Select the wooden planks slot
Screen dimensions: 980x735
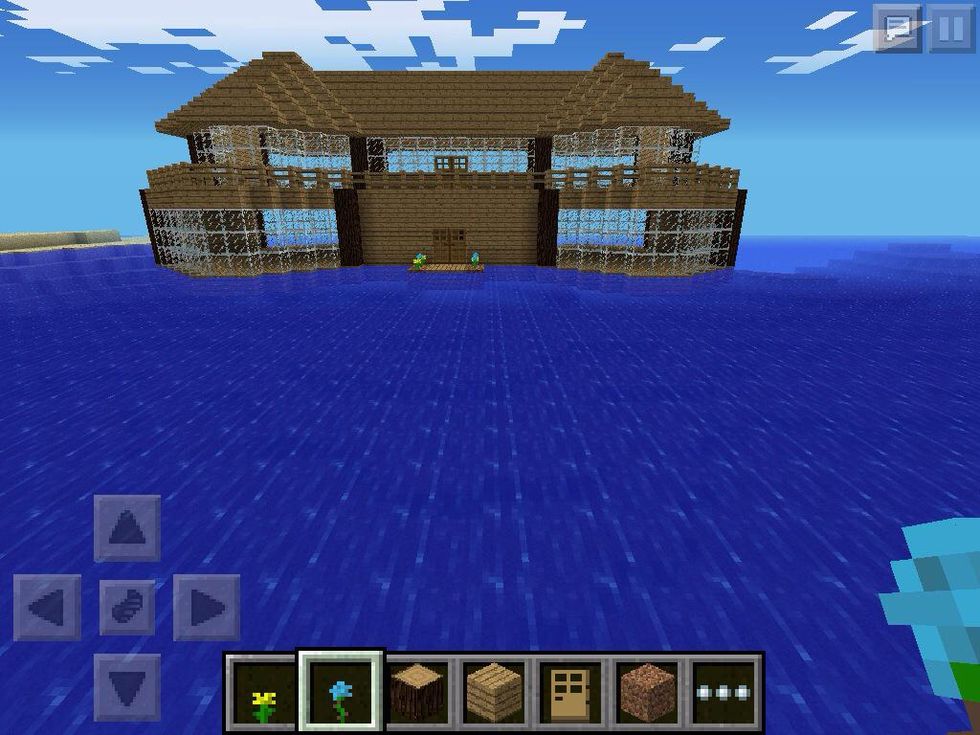[495, 691]
